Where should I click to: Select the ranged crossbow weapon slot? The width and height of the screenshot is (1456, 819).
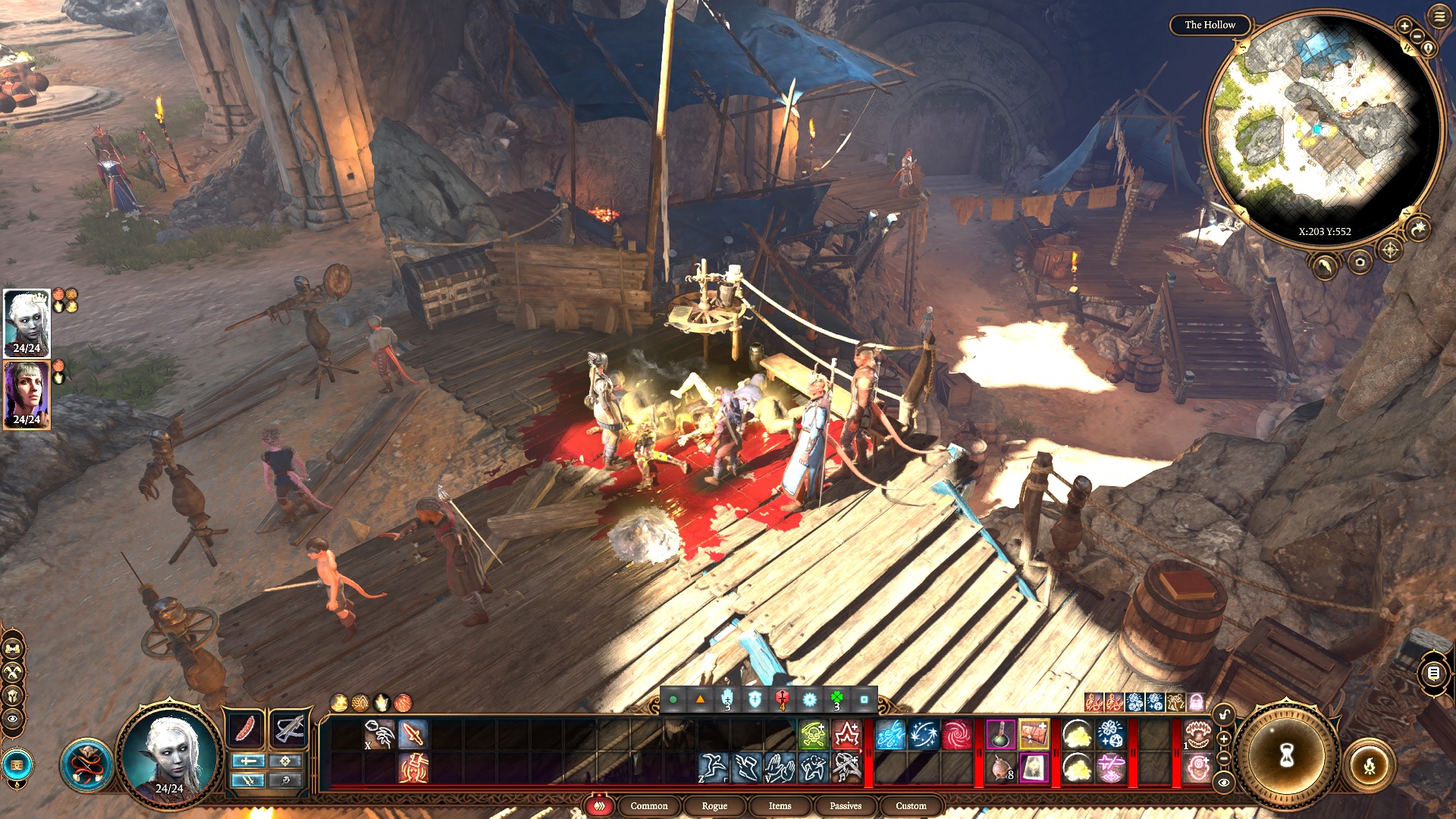coord(288,730)
